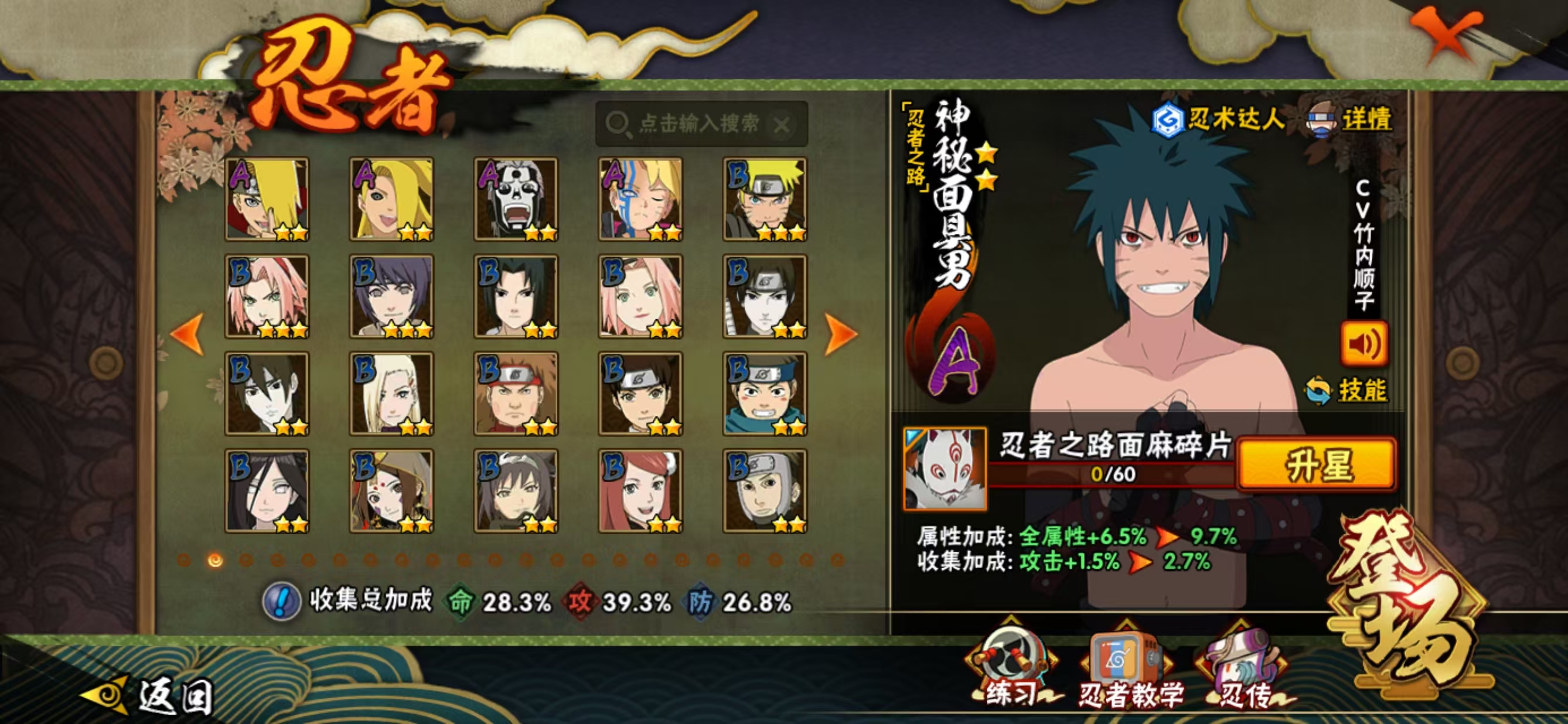Viewport: 1568px width, 724px height.
Task: Show the 收集总加成 info icon
Action: [x=281, y=601]
